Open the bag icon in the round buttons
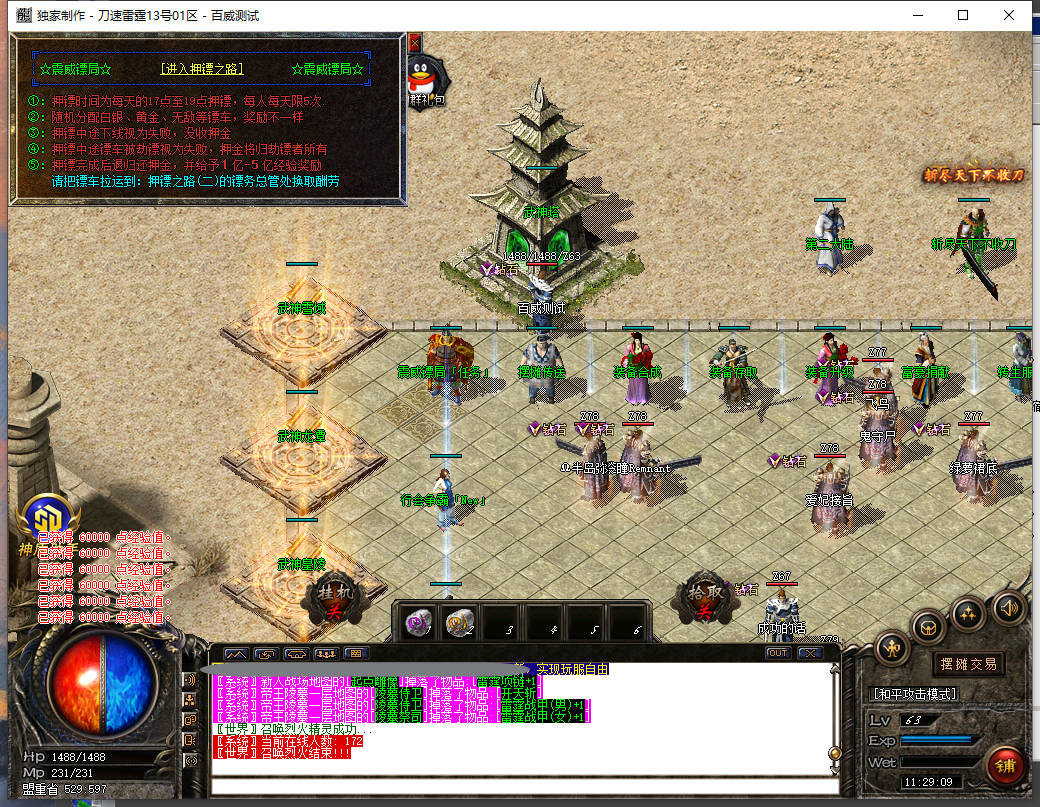Image resolution: width=1040 pixels, height=807 pixels. pos(930,628)
